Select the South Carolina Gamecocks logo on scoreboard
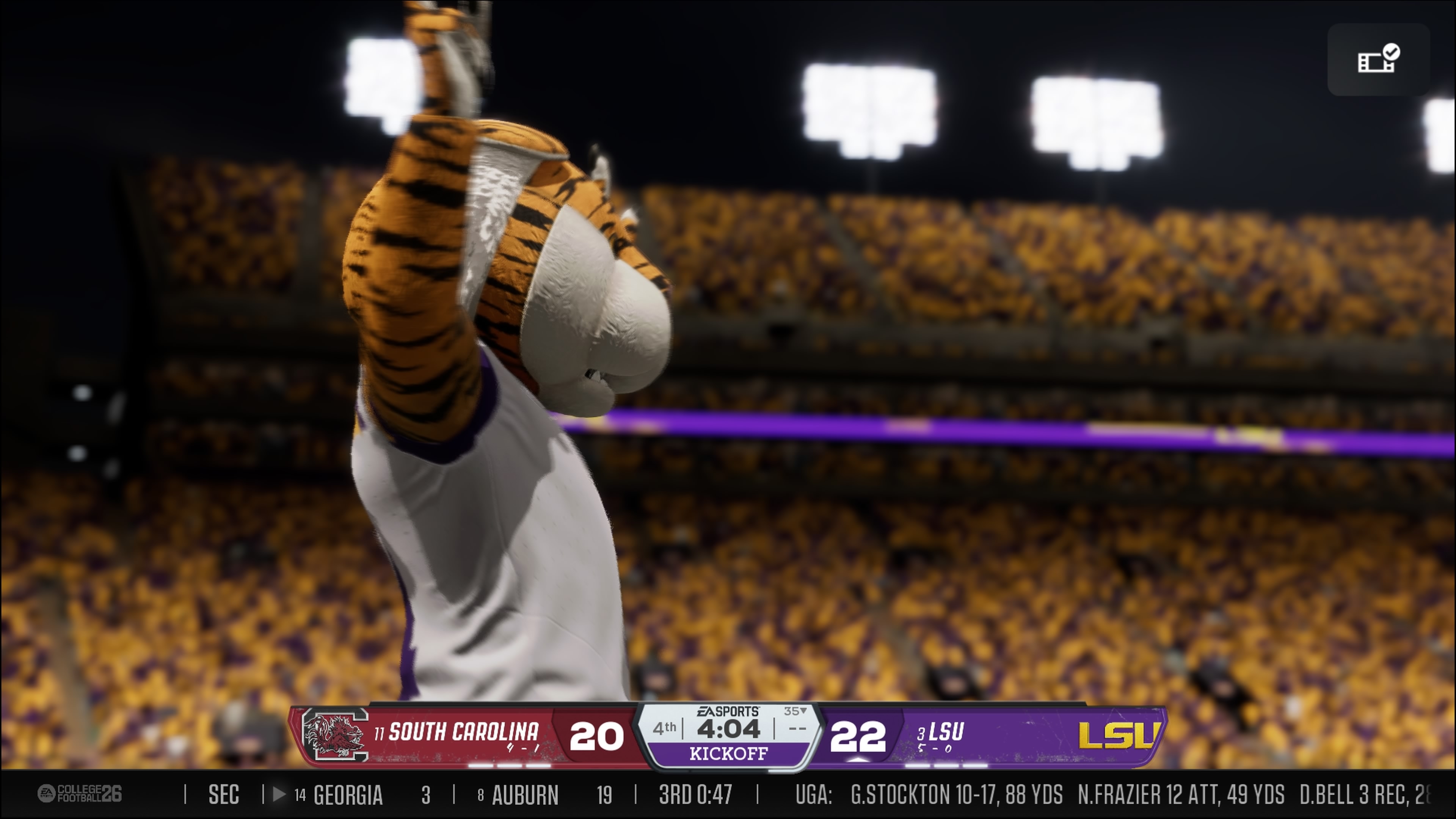This screenshot has height=819, width=1456. tap(334, 735)
